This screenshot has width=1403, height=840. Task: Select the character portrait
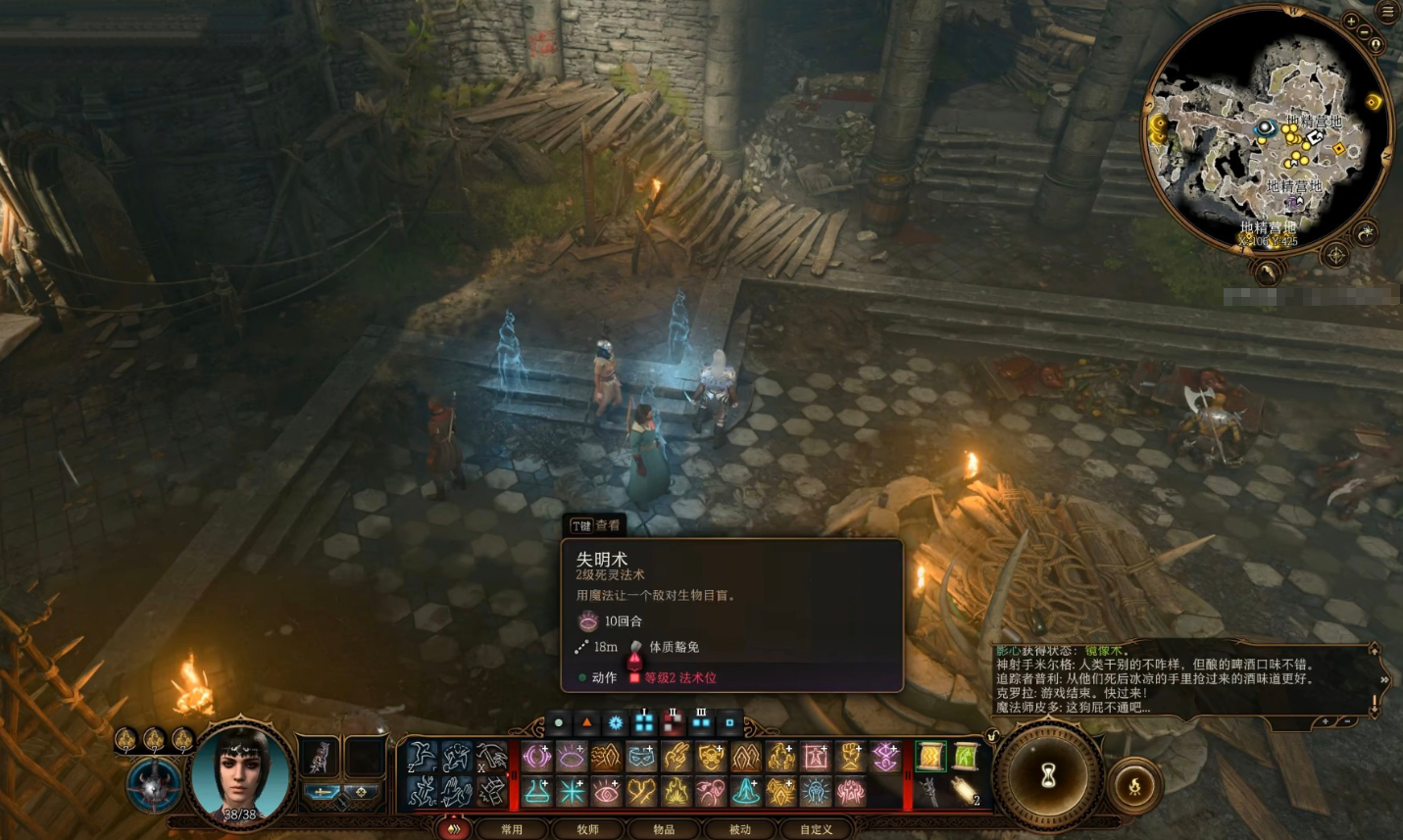coord(239,776)
